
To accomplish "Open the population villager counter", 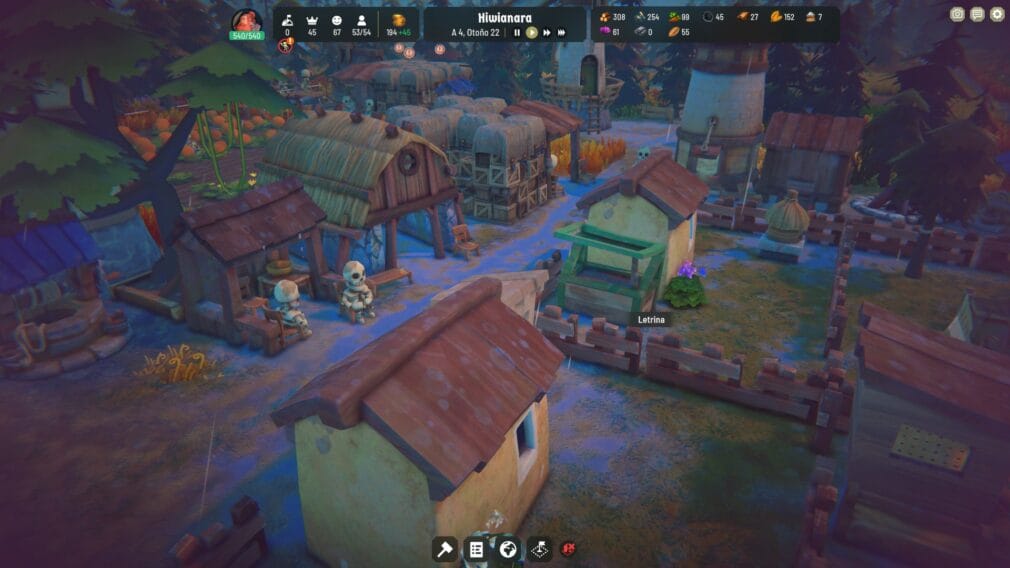I will 362,24.
